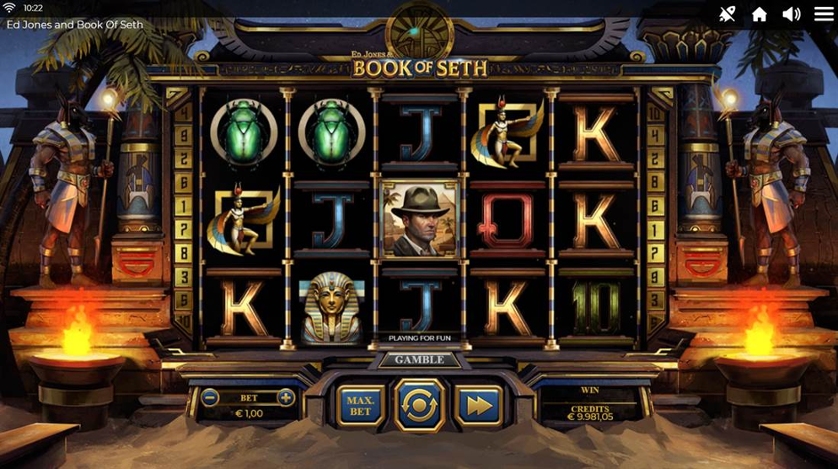Toggle the crossed-out rocket turbo icon

pos(727,14)
